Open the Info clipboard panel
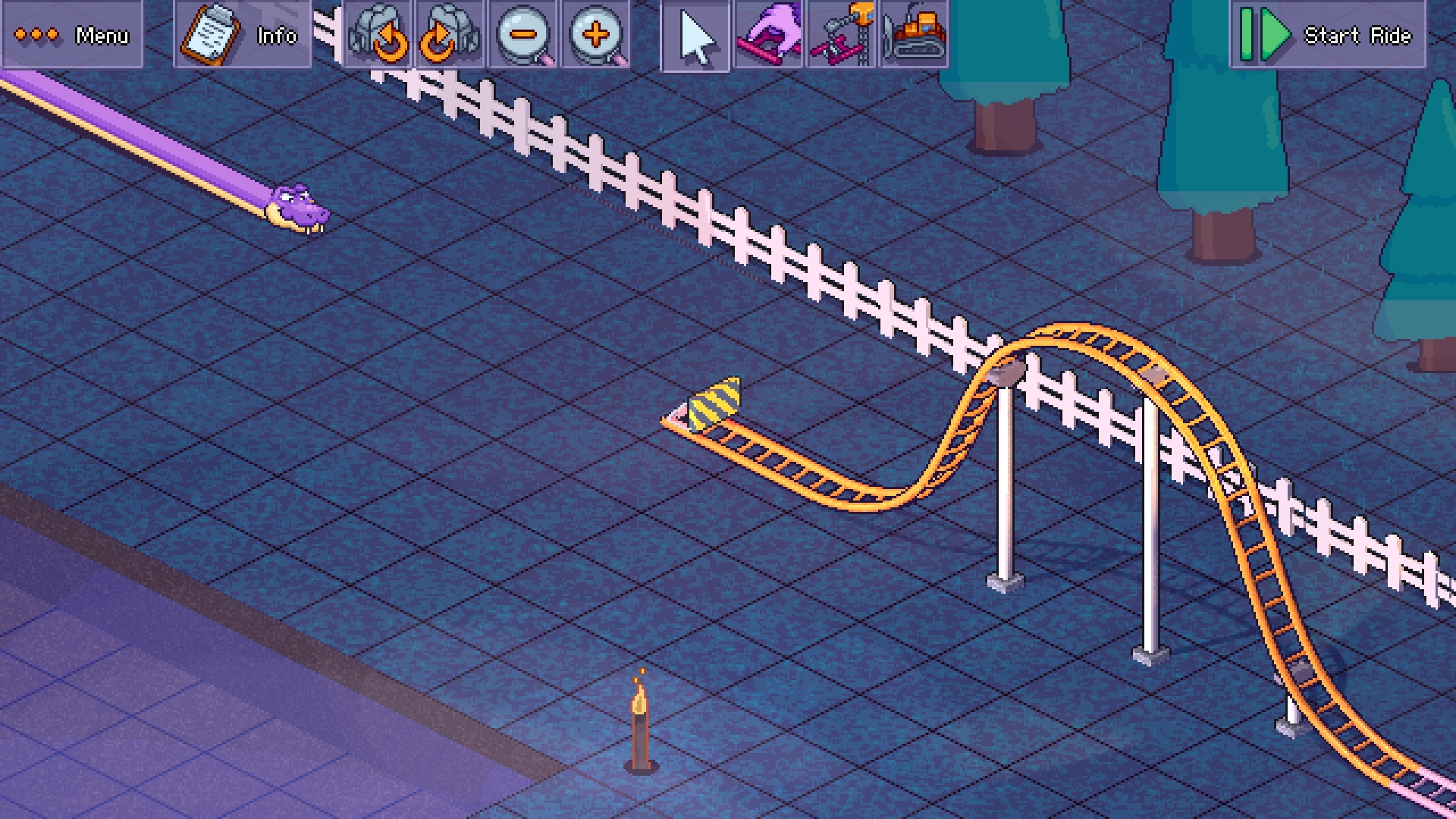This screenshot has height=819, width=1456. pos(242,35)
